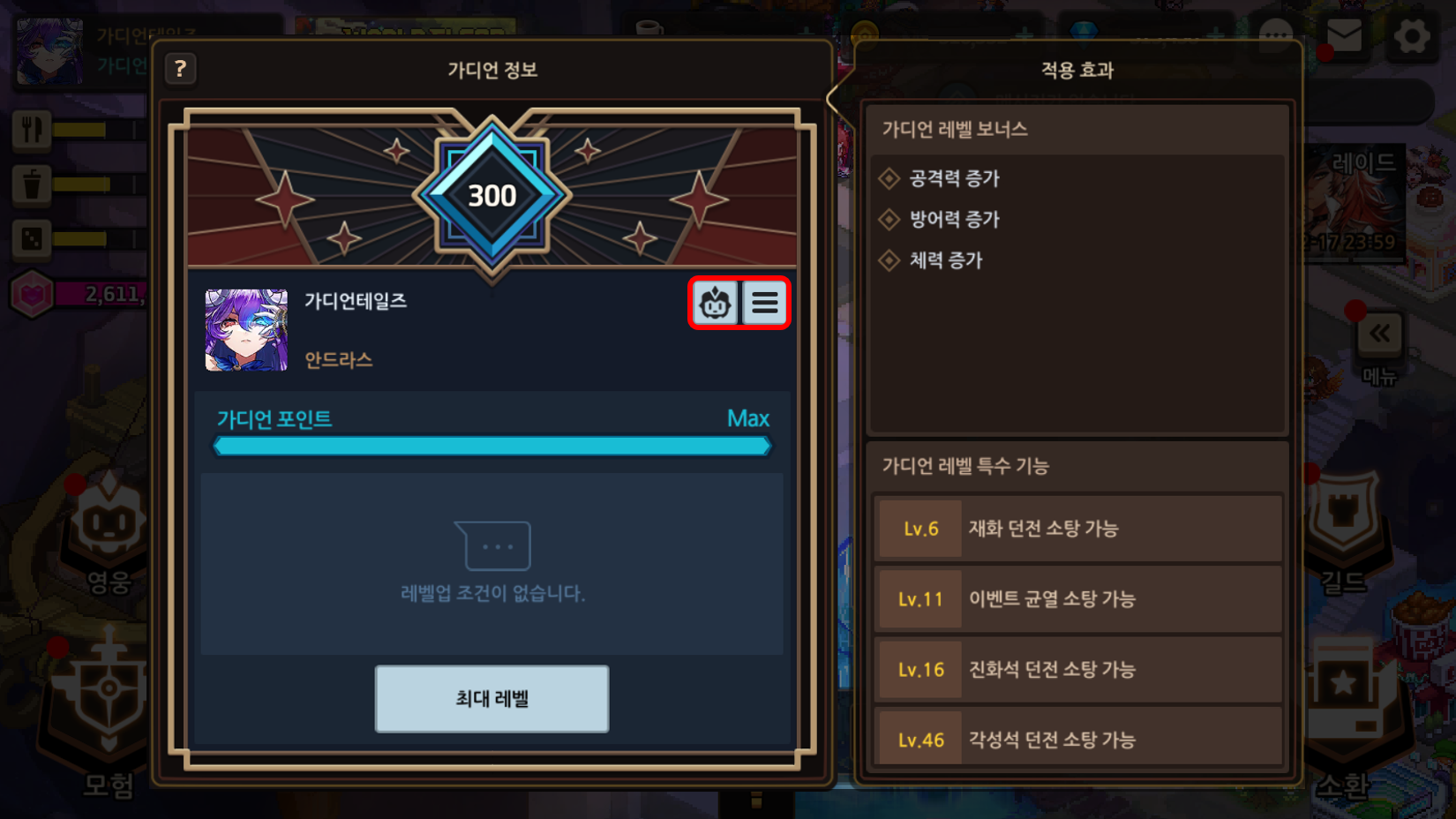Choose the Lv.46 각성석 던전 소탕 row
This screenshot has height=819, width=1456.
coord(1077,740)
